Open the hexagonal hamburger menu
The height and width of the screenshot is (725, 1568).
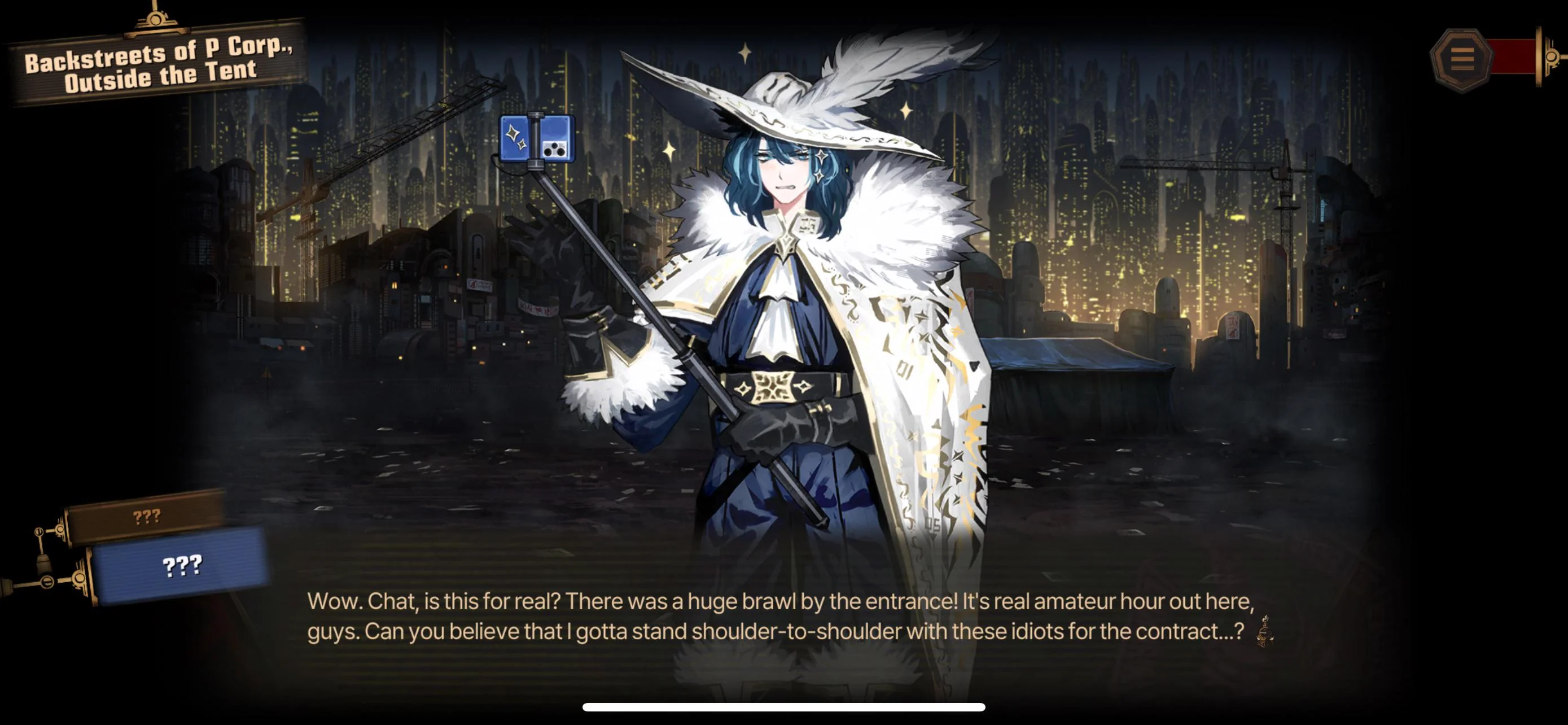pyautogui.click(x=1461, y=59)
